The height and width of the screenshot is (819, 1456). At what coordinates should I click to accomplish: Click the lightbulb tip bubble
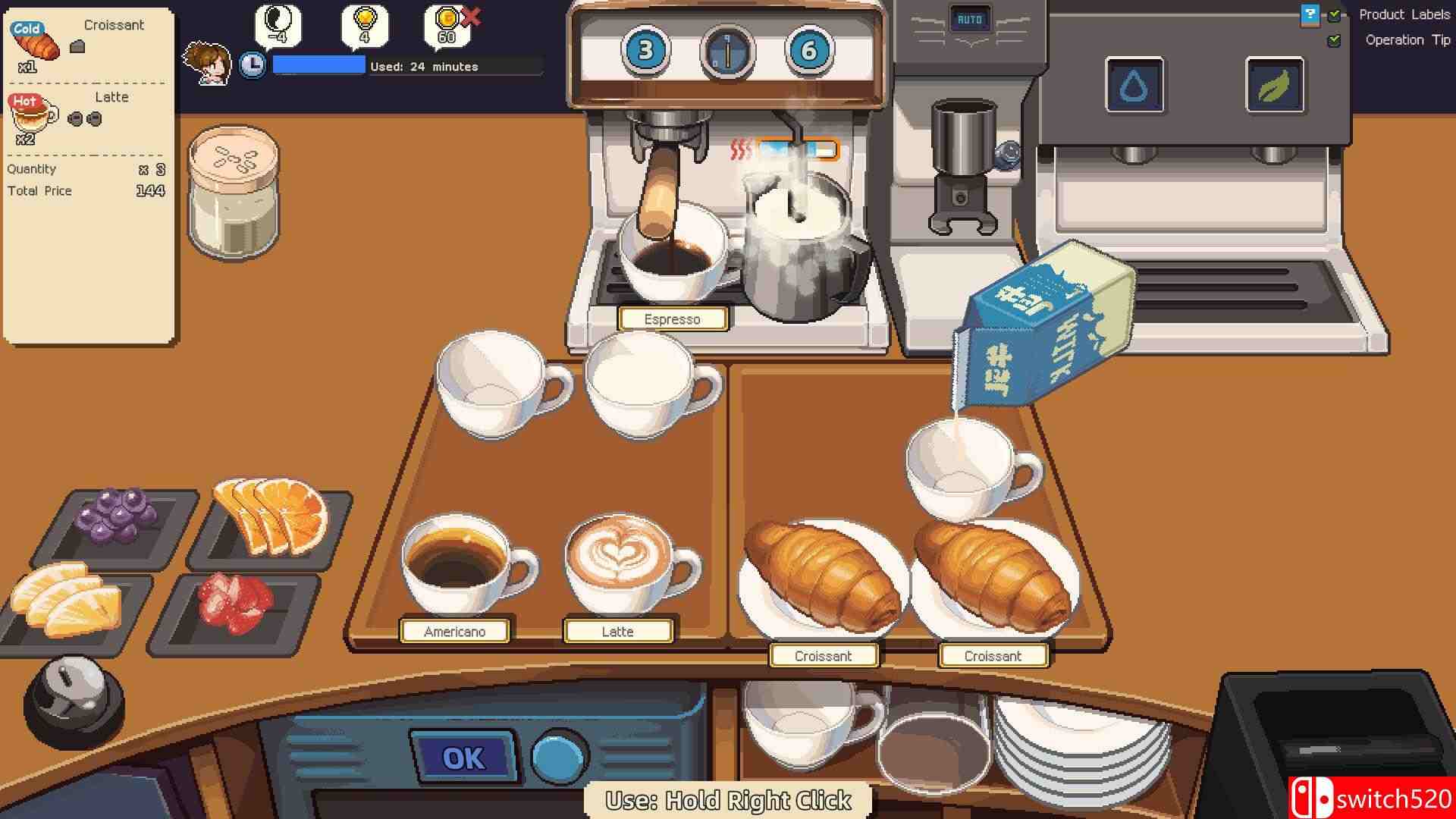(x=363, y=25)
